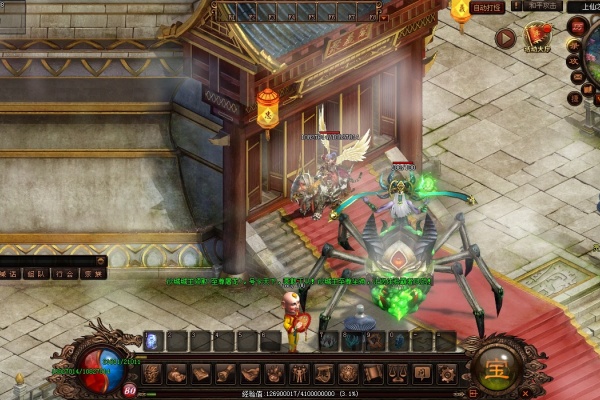Switch to the 行会 guild chat tab

pos(64,272)
